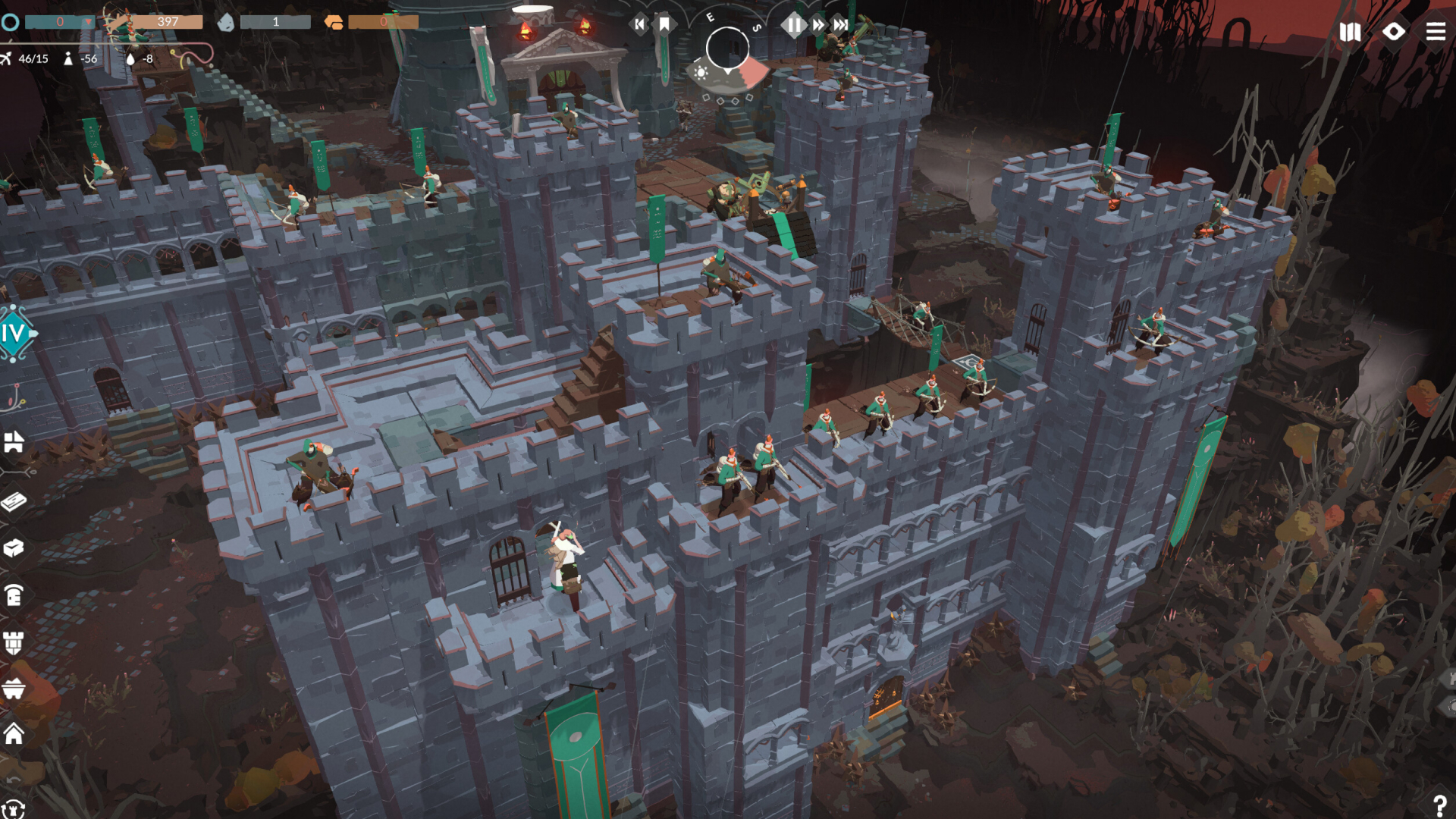Click the day-night cycle compass dial
This screenshot has height=819, width=1456.
(727, 49)
